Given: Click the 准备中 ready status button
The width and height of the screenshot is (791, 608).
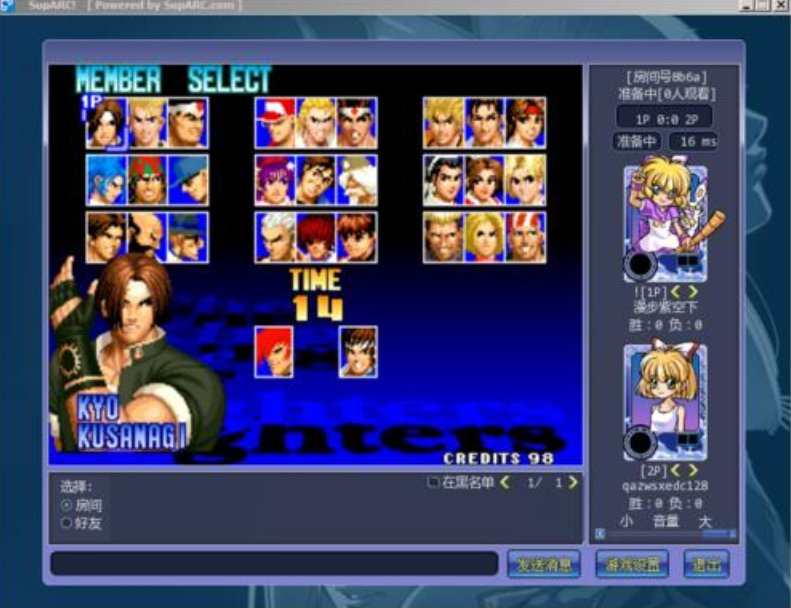Looking at the screenshot, I should tap(636, 142).
